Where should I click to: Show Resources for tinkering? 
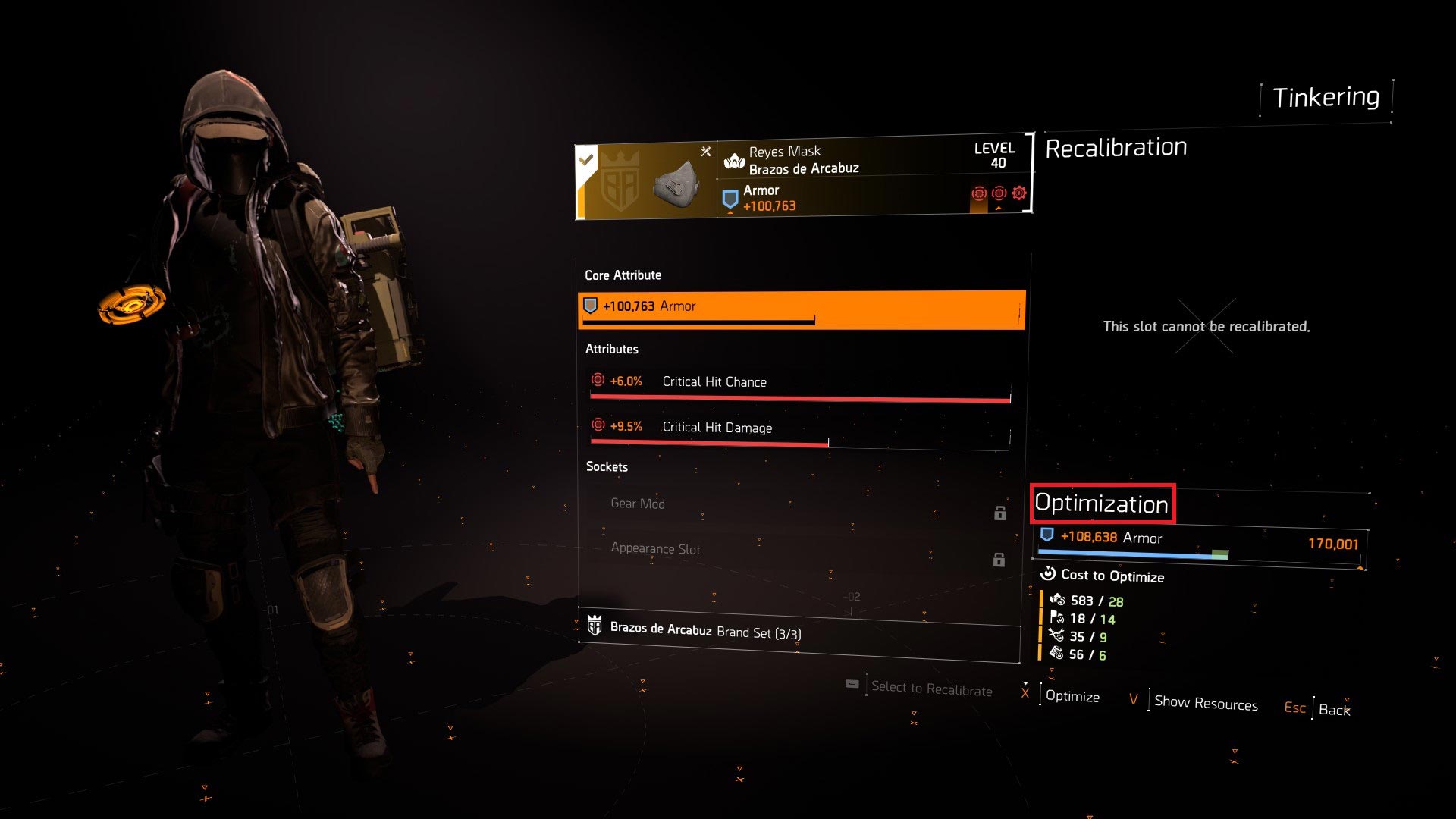[x=1205, y=704]
